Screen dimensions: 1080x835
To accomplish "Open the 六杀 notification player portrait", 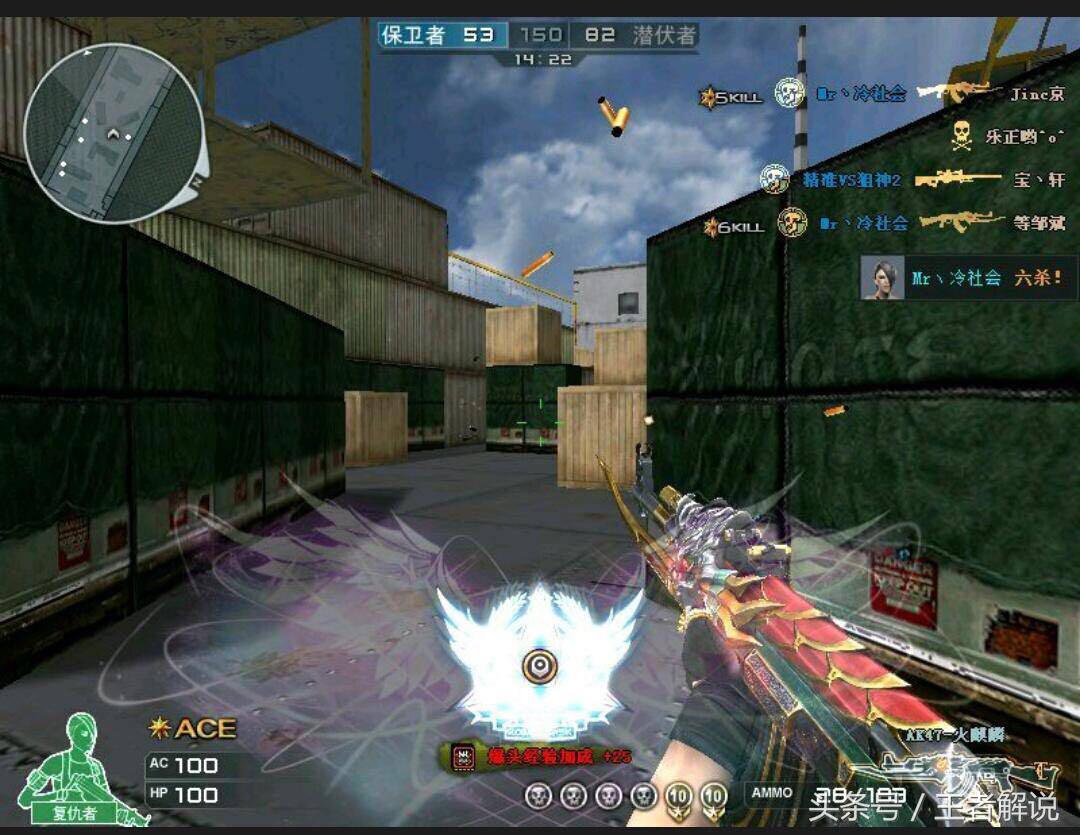I will click(x=881, y=277).
